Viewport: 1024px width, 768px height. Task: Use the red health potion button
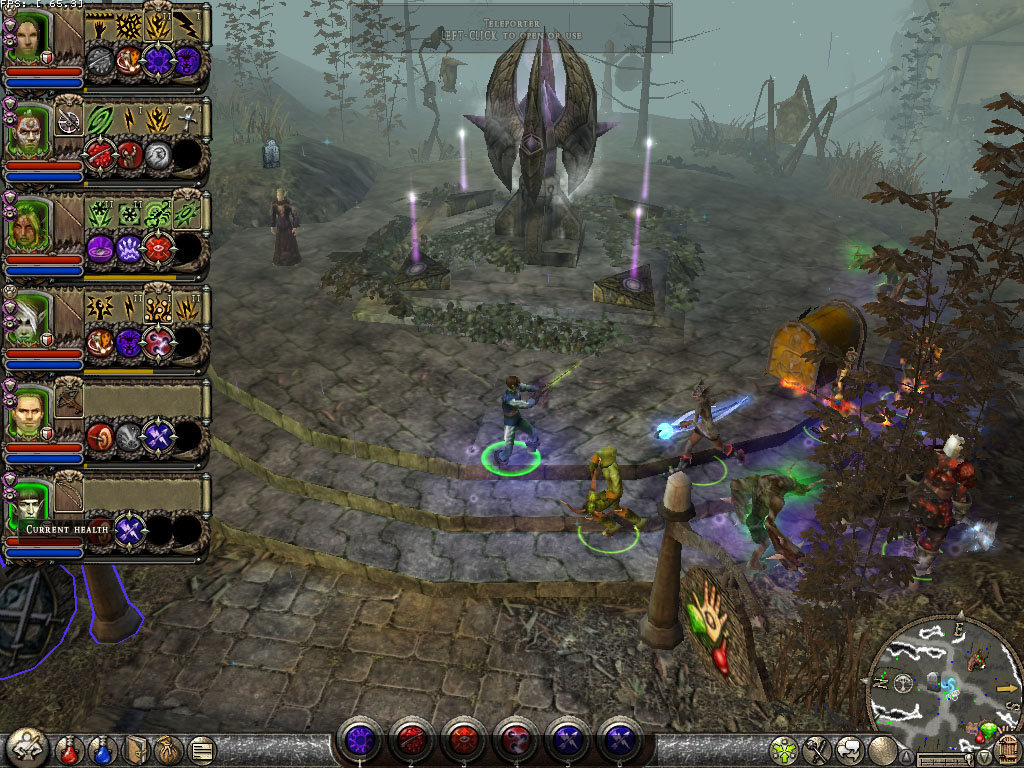68,748
